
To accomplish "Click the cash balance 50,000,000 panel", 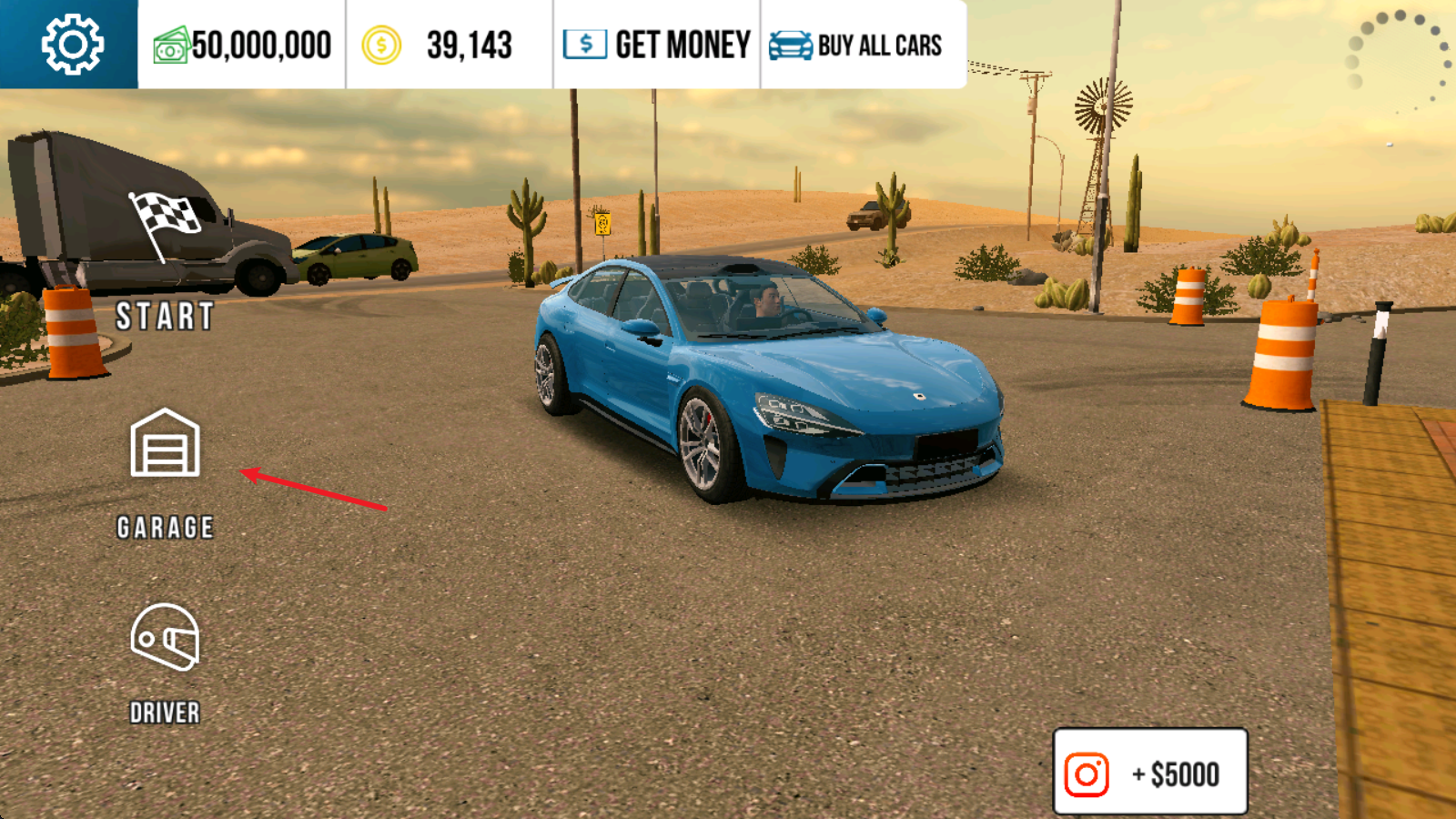I will pyautogui.click(x=242, y=45).
